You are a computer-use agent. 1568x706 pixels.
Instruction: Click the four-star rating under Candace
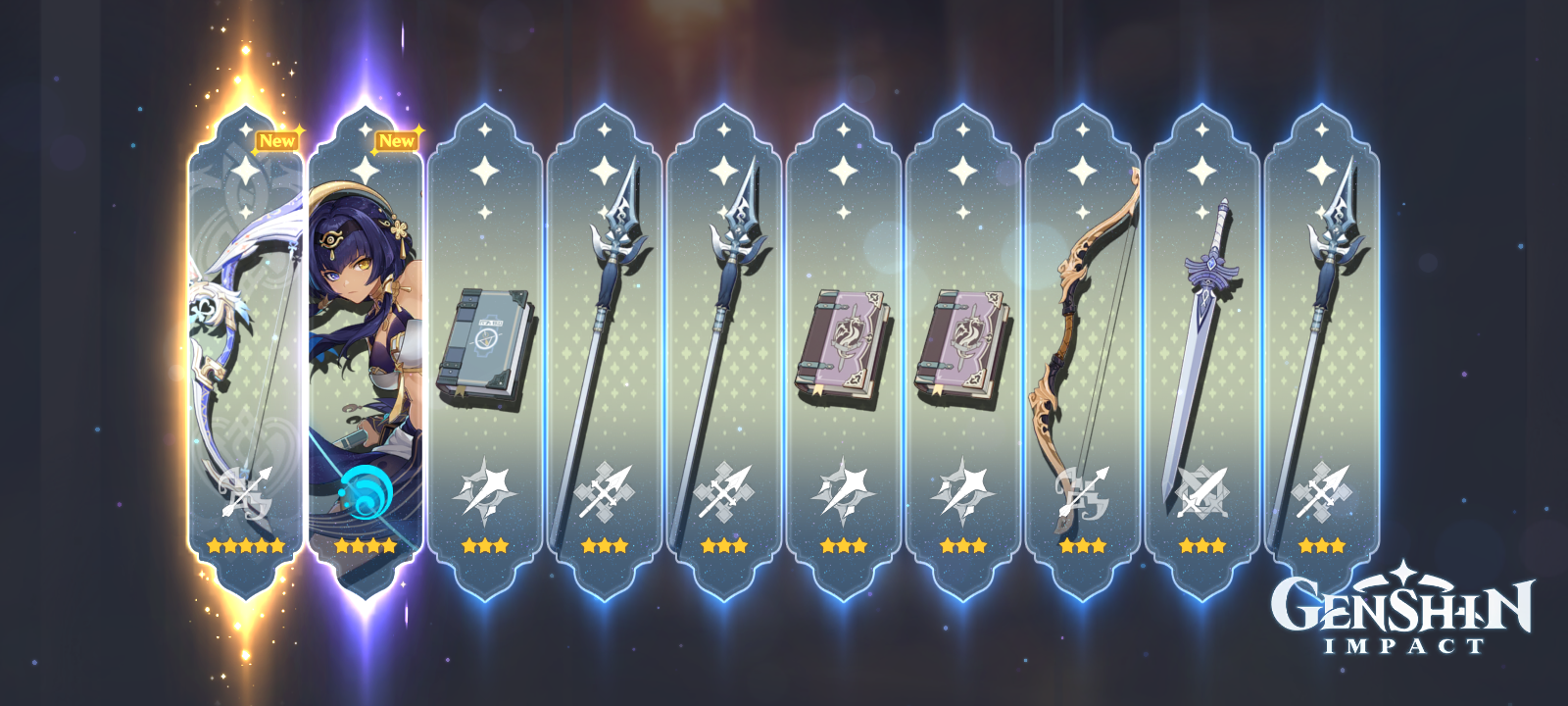[365, 545]
